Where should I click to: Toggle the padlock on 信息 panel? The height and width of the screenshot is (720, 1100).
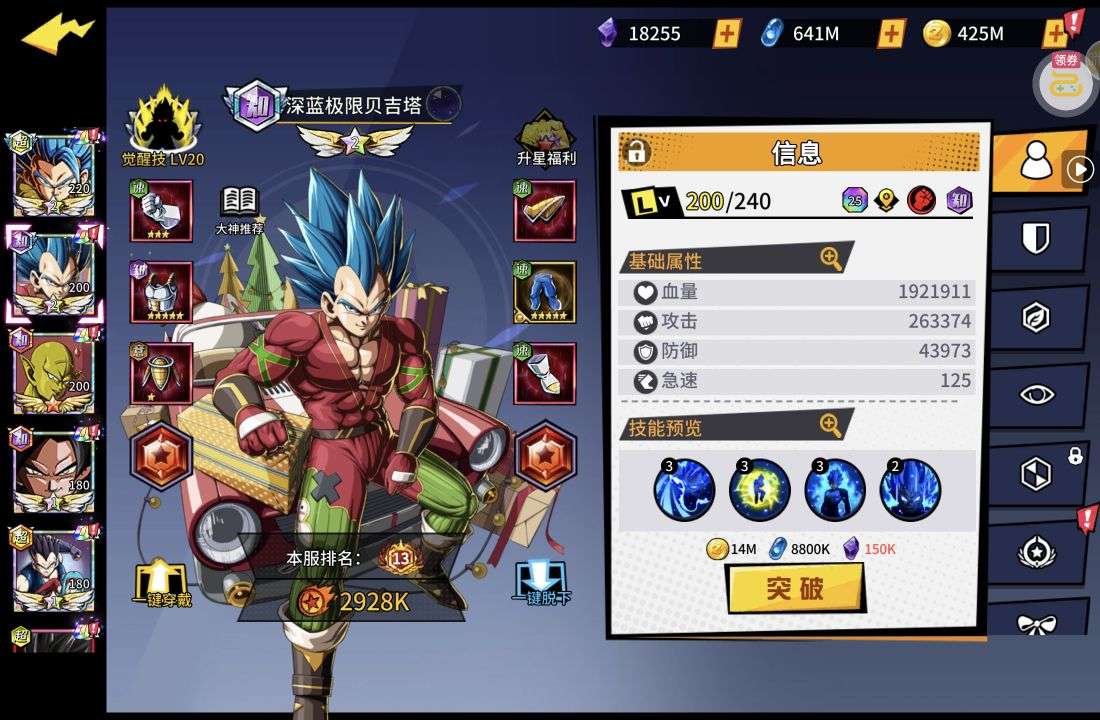tap(636, 152)
